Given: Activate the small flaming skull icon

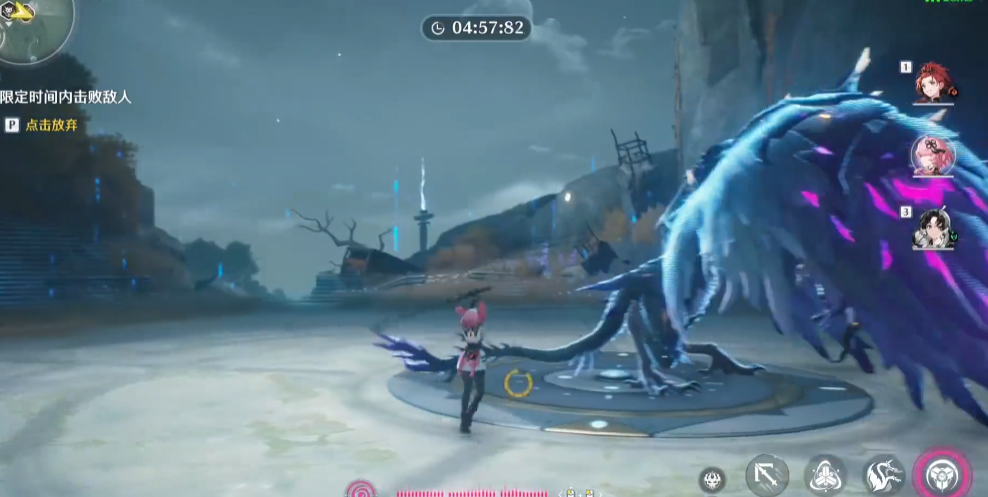Looking at the screenshot, I should tap(712, 480).
